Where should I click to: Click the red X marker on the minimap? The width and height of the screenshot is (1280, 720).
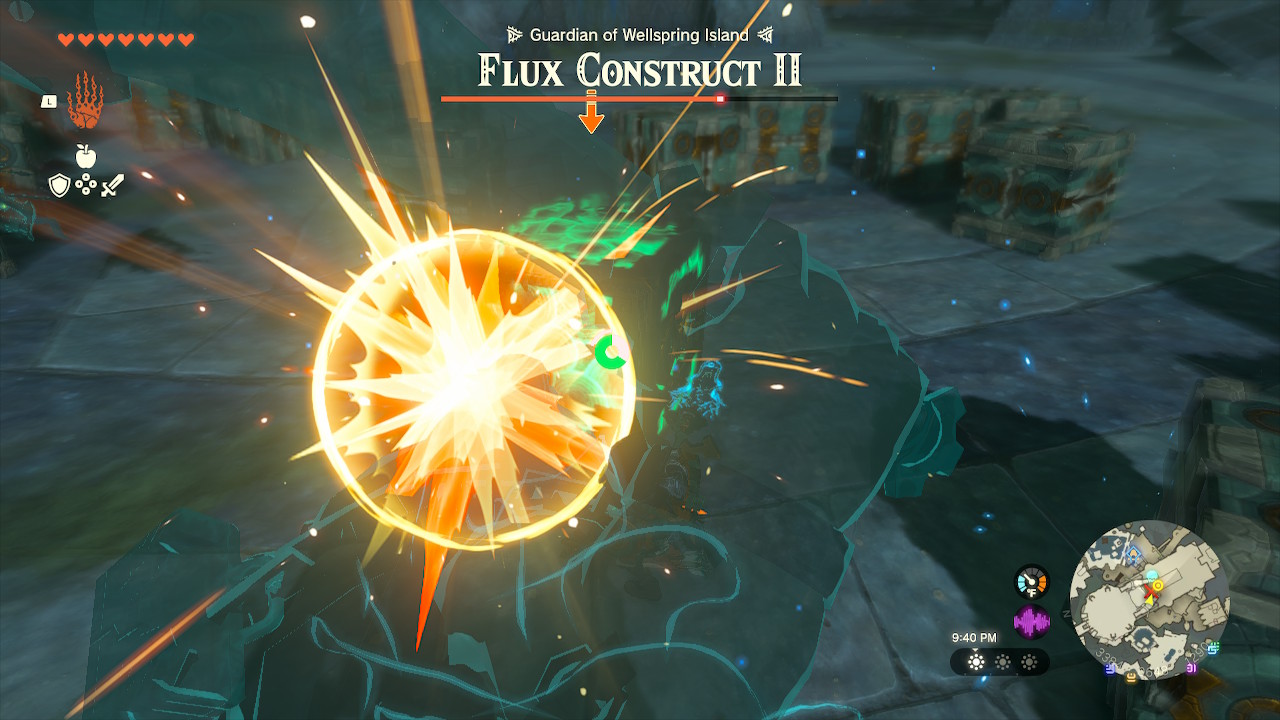tap(1151, 591)
